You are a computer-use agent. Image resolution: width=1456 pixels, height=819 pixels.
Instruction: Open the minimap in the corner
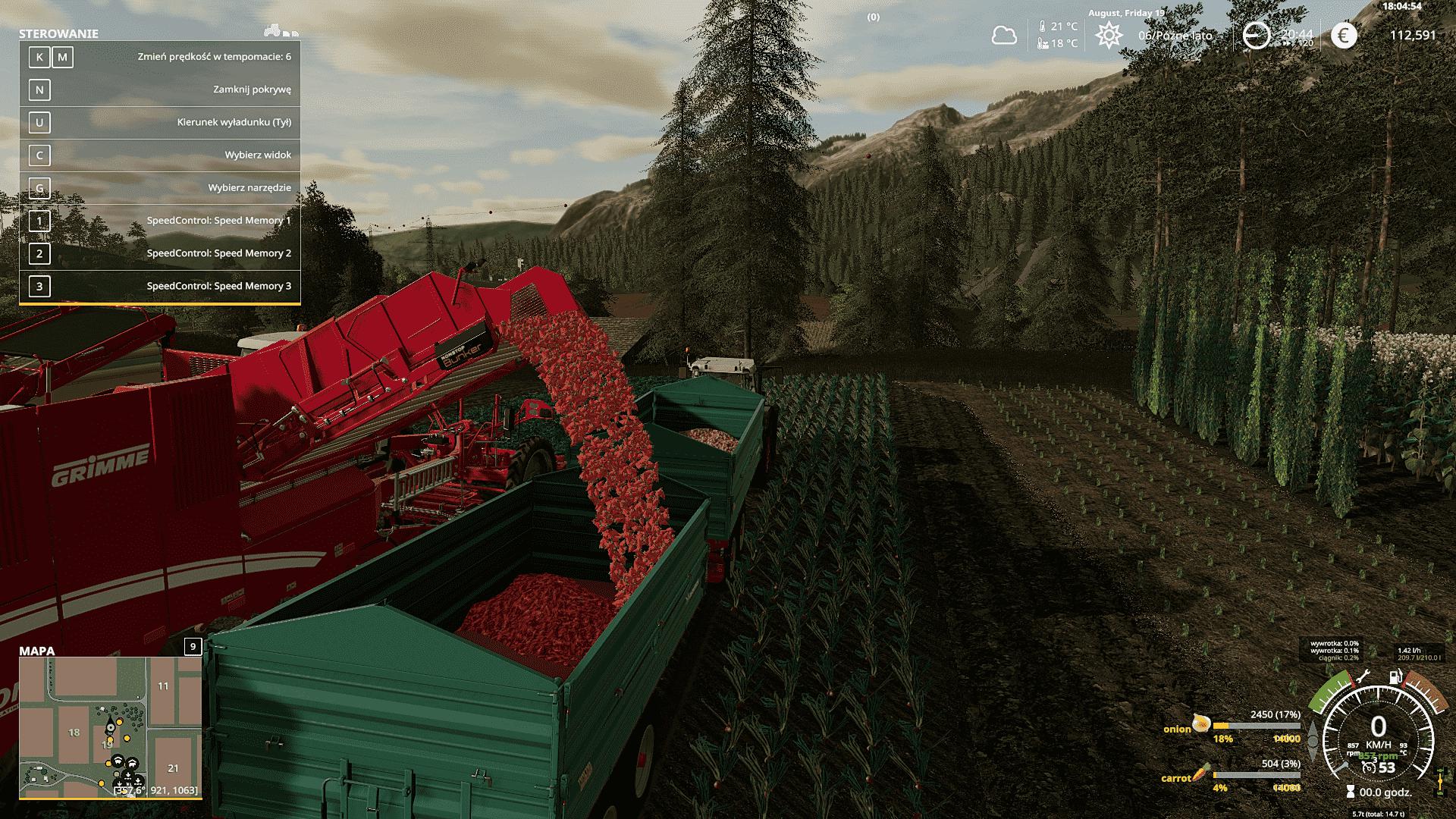pos(111,727)
